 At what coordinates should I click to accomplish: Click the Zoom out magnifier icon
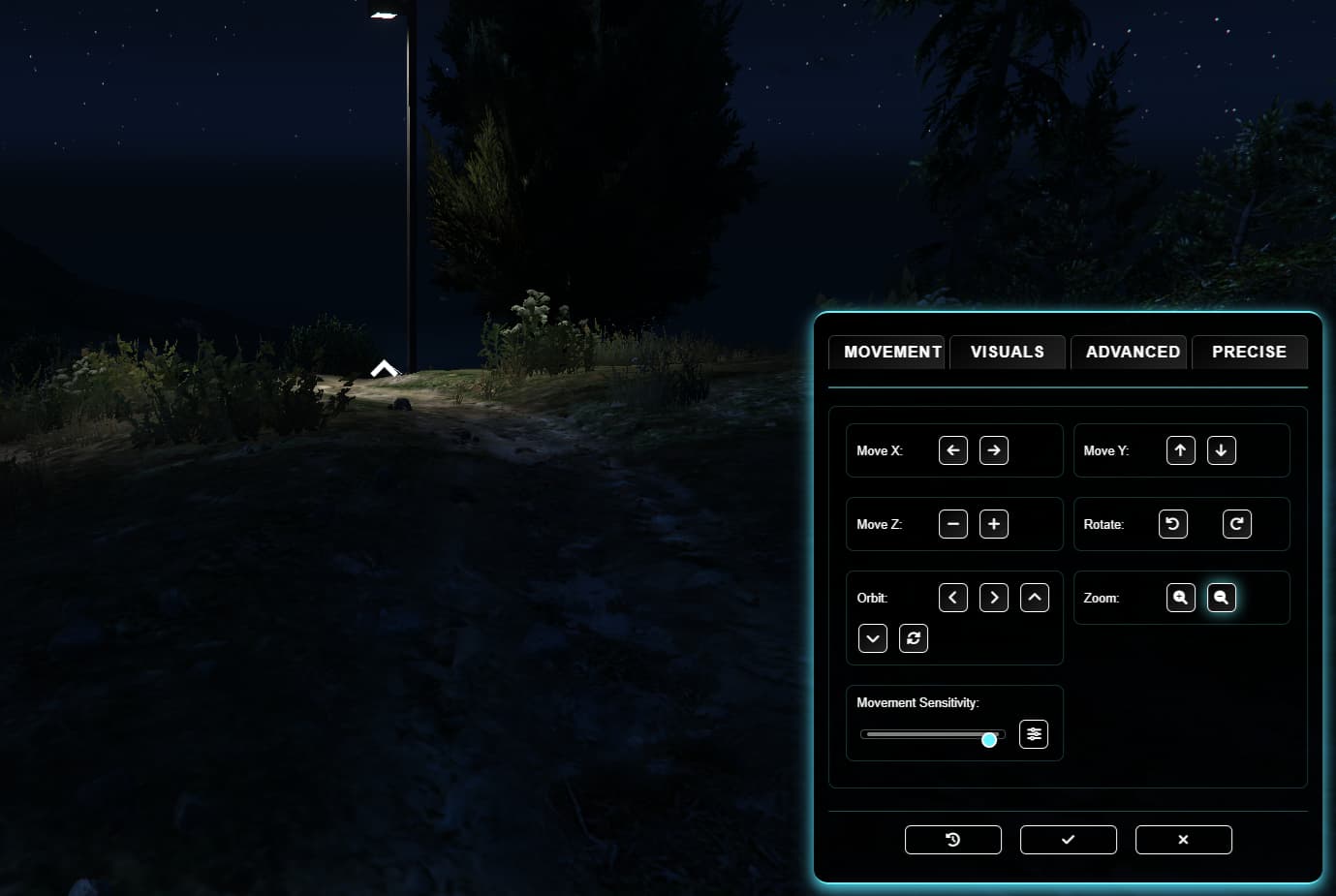tap(1221, 598)
